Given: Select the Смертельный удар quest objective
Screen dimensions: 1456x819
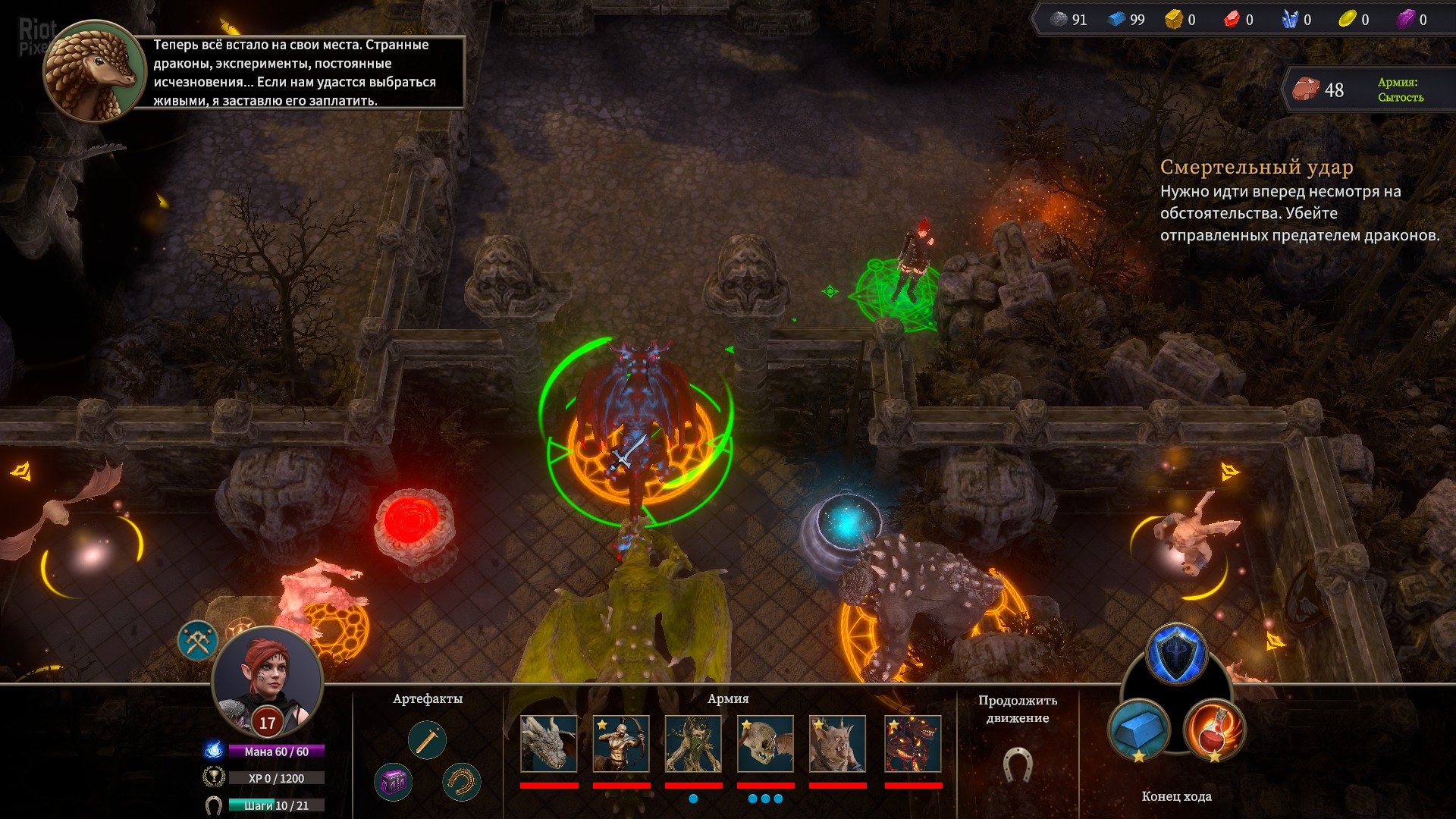Looking at the screenshot, I should tap(1257, 167).
